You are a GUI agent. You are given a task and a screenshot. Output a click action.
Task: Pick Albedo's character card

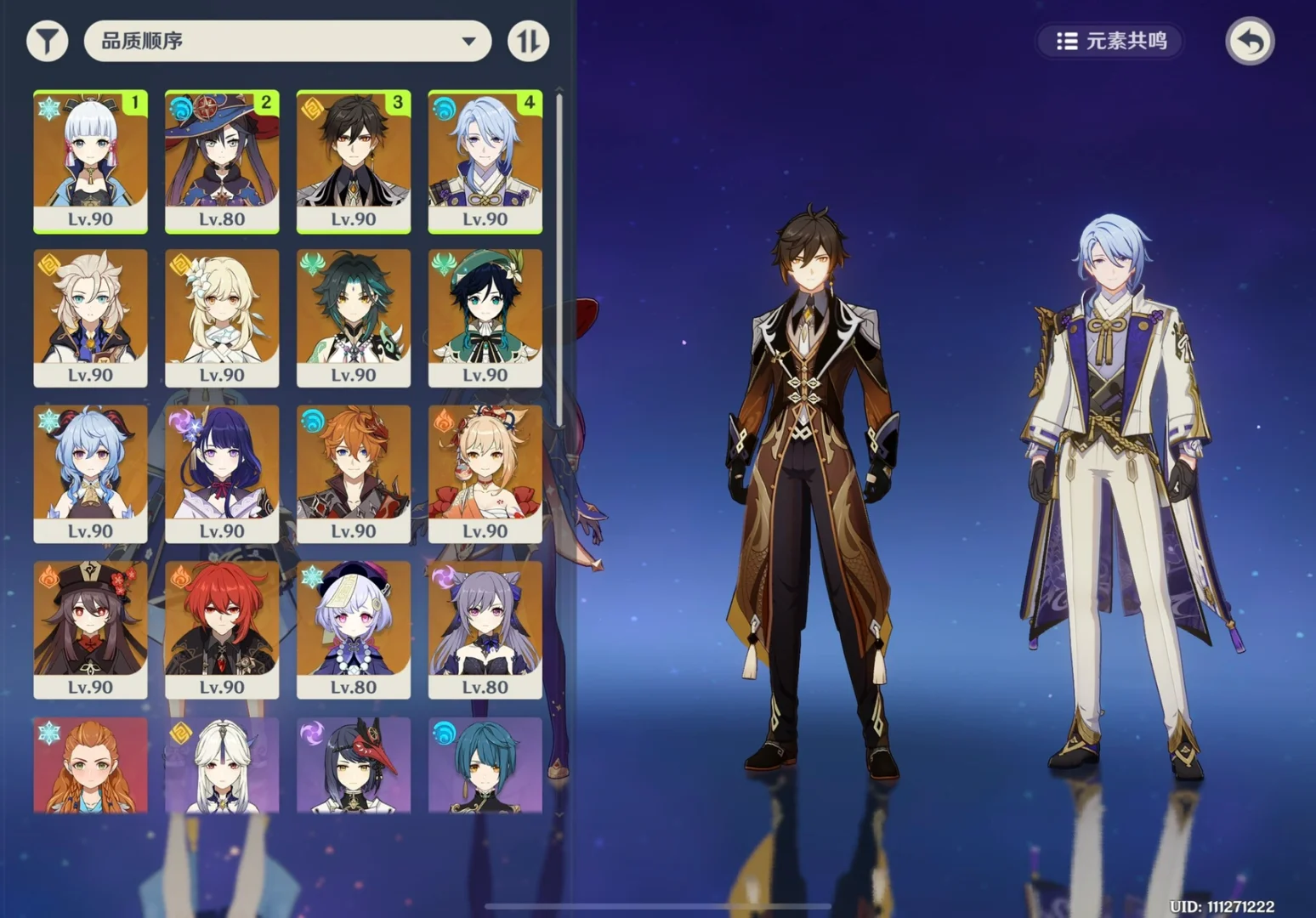pyautogui.click(x=90, y=317)
